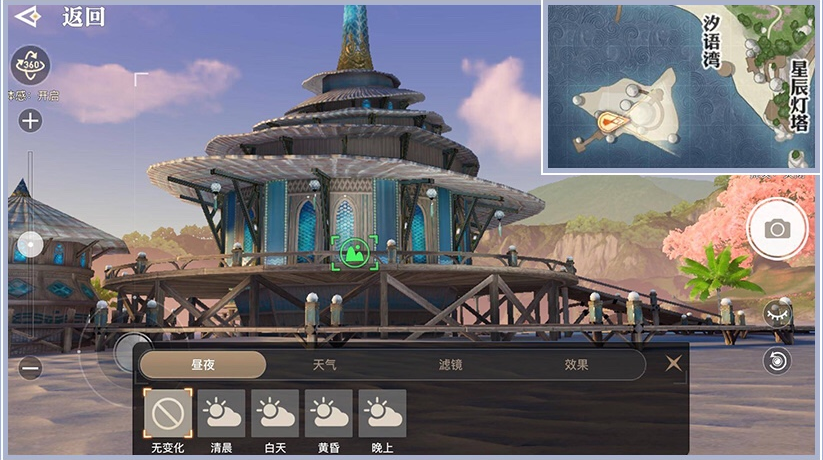Set time of day to 白天
Viewport: 823px width, 460px height.
[275, 413]
